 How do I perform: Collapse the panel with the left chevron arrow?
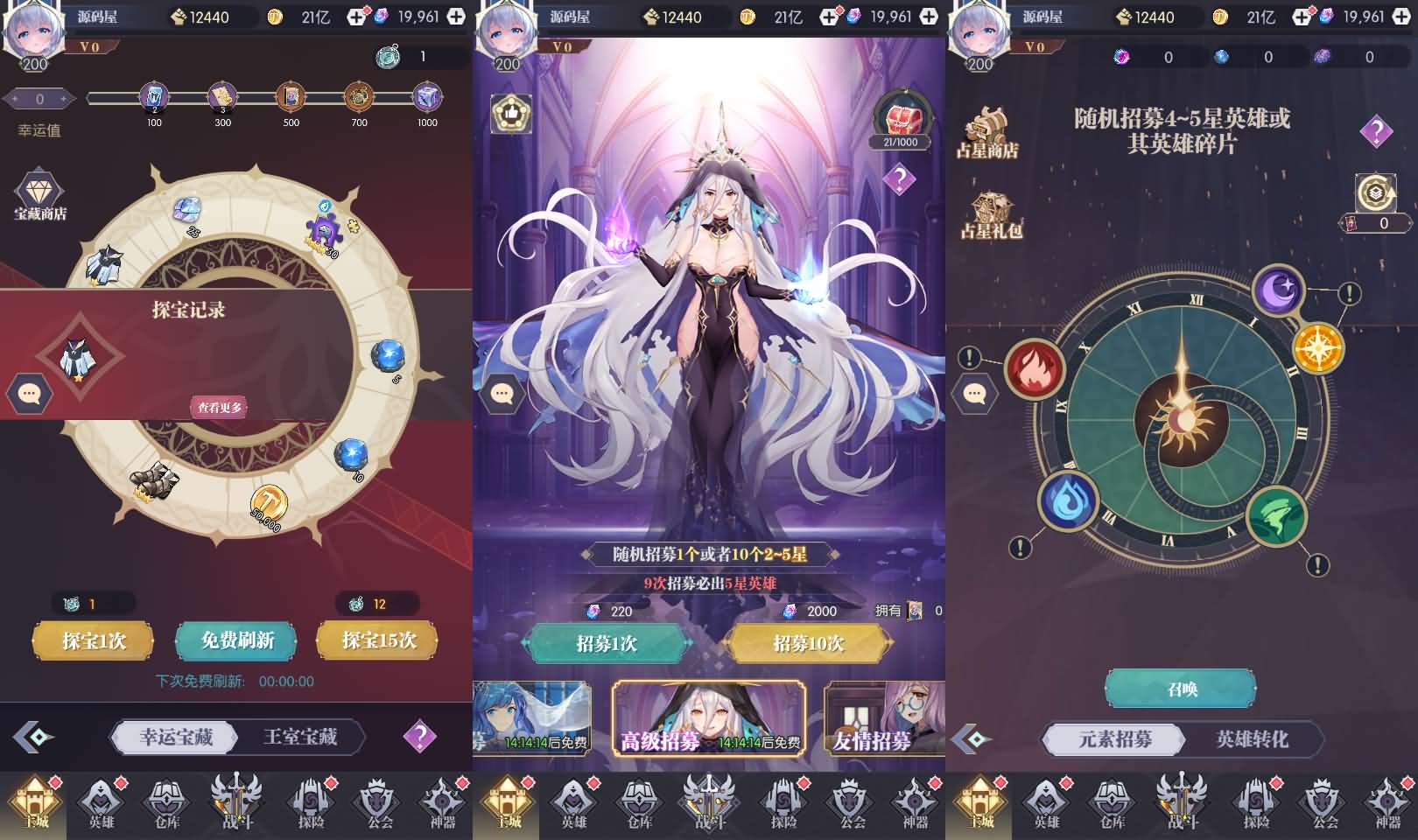(x=33, y=738)
